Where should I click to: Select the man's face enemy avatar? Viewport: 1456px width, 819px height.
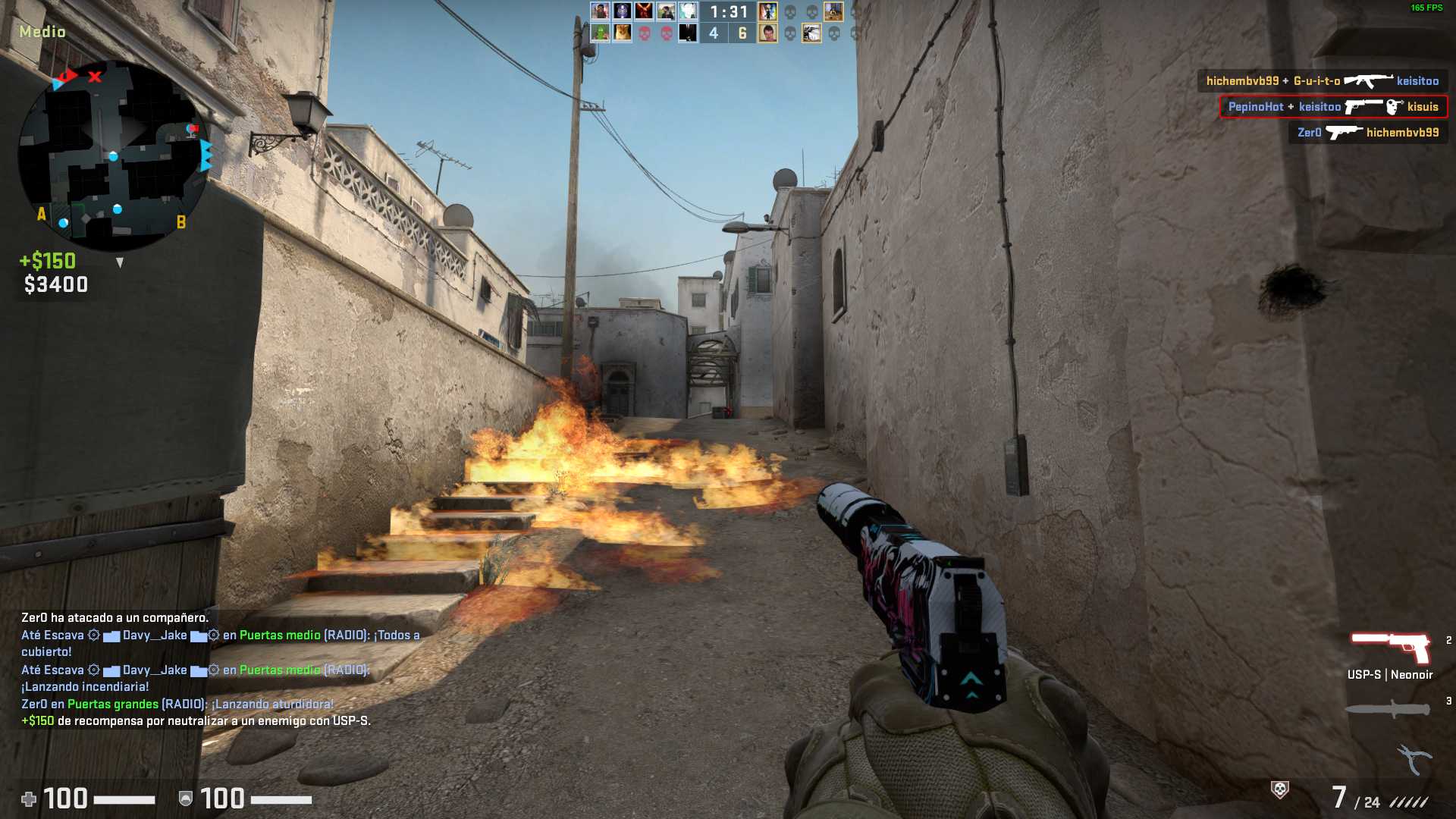click(x=767, y=33)
